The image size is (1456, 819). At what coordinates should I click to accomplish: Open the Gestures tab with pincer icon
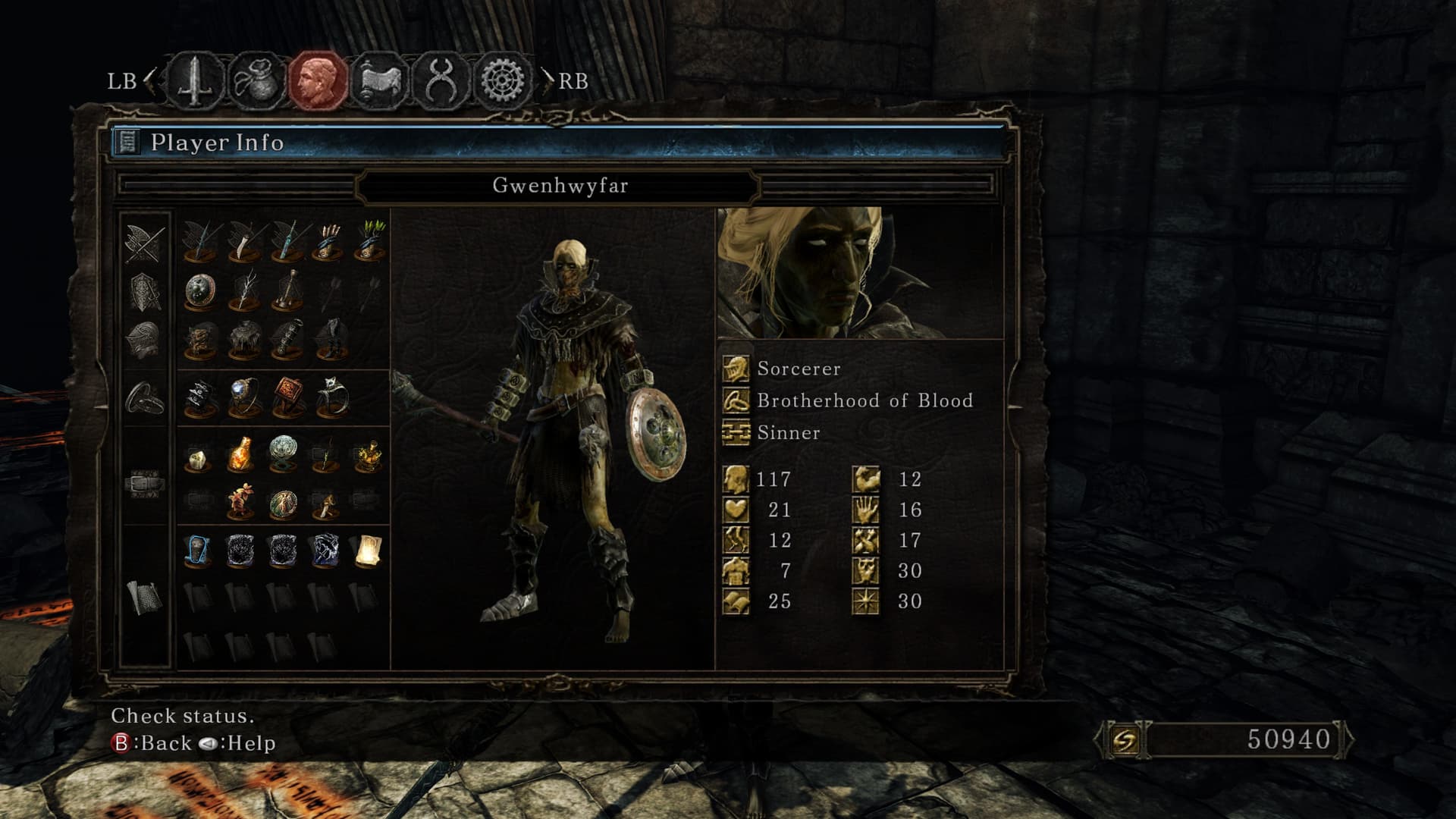441,80
